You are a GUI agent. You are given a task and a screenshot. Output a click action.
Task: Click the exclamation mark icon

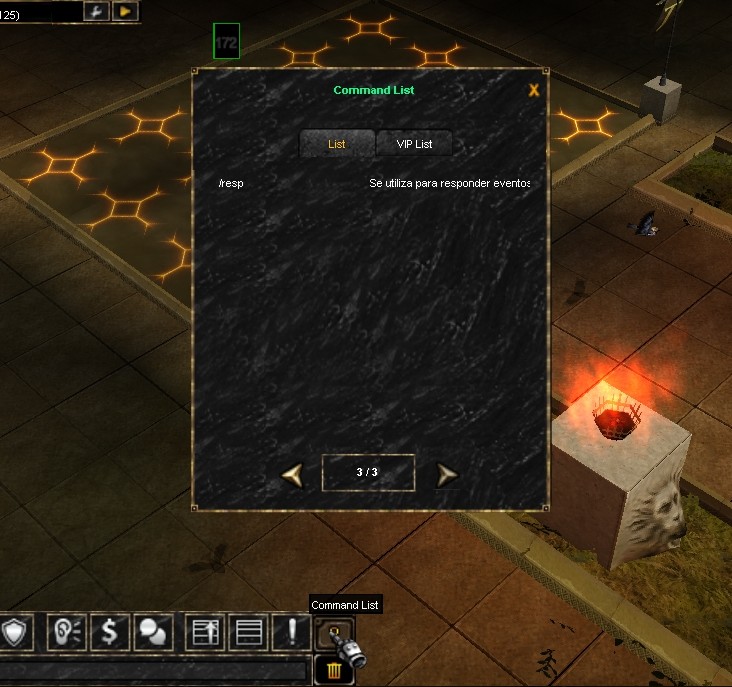click(291, 632)
